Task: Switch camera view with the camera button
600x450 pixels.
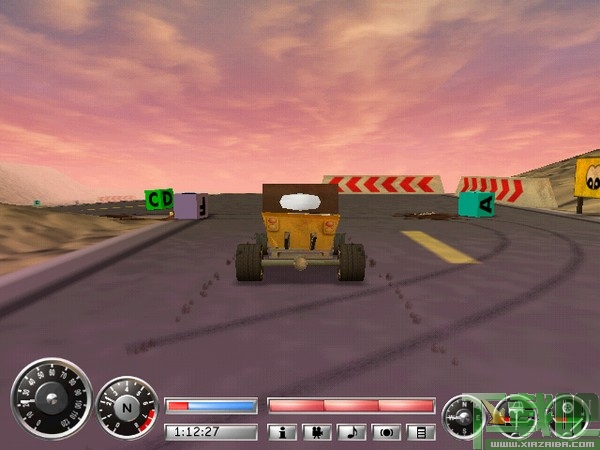Action: pos(318,432)
